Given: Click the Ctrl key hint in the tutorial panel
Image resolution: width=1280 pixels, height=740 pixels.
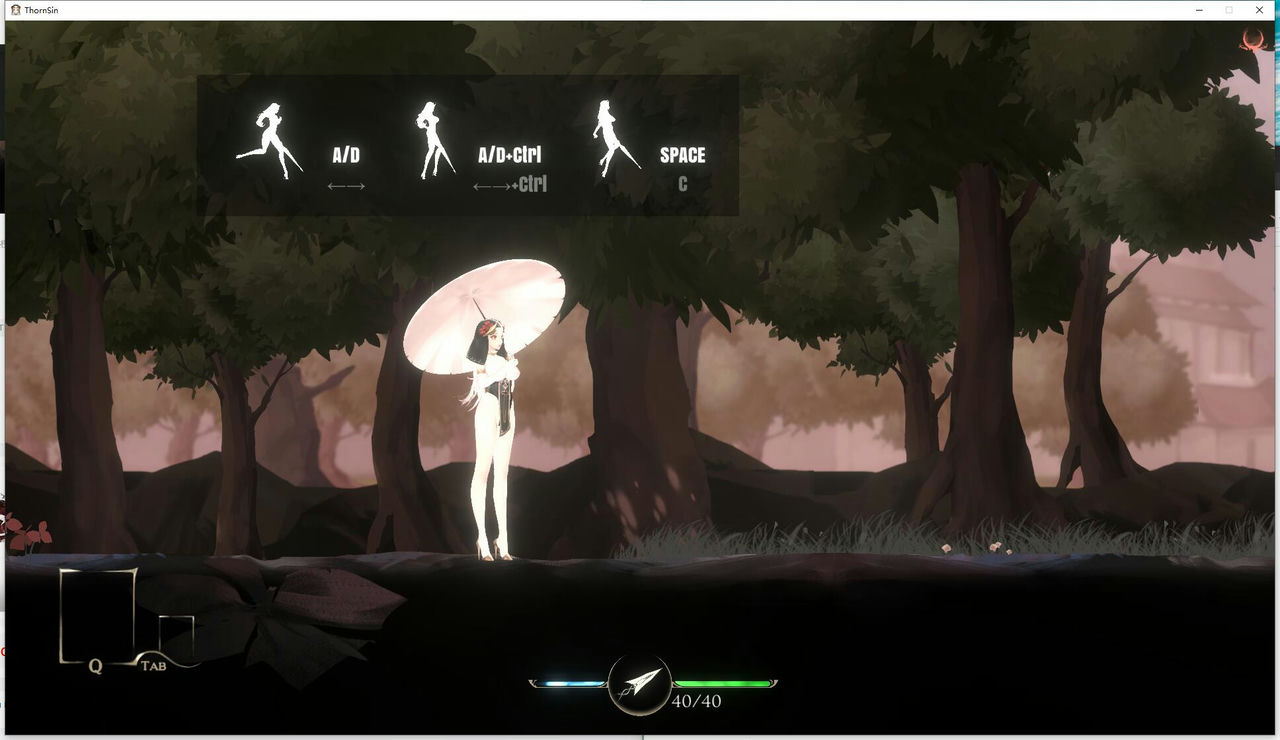Looking at the screenshot, I should tap(533, 184).
